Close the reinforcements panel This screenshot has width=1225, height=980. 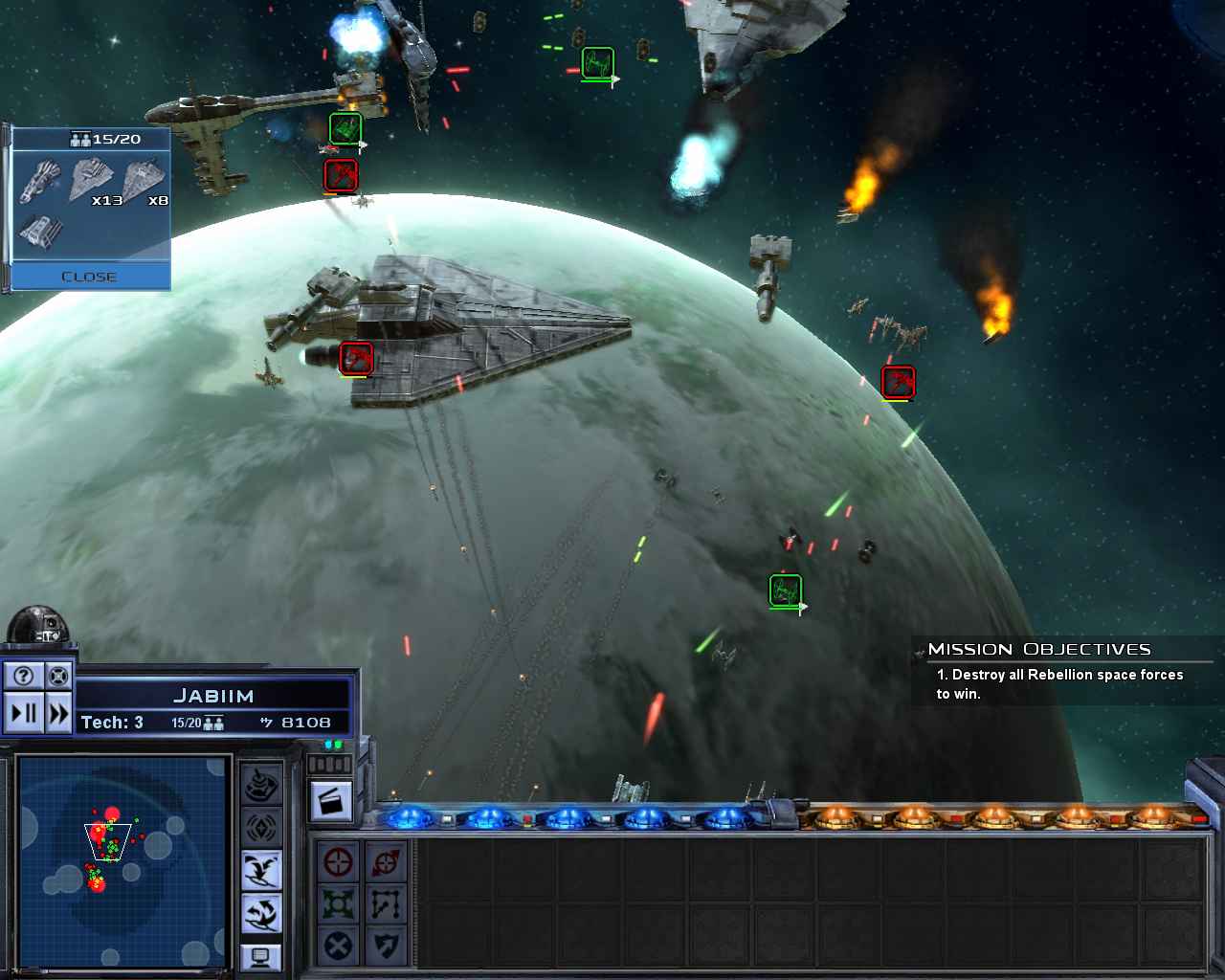pos(89,277)
